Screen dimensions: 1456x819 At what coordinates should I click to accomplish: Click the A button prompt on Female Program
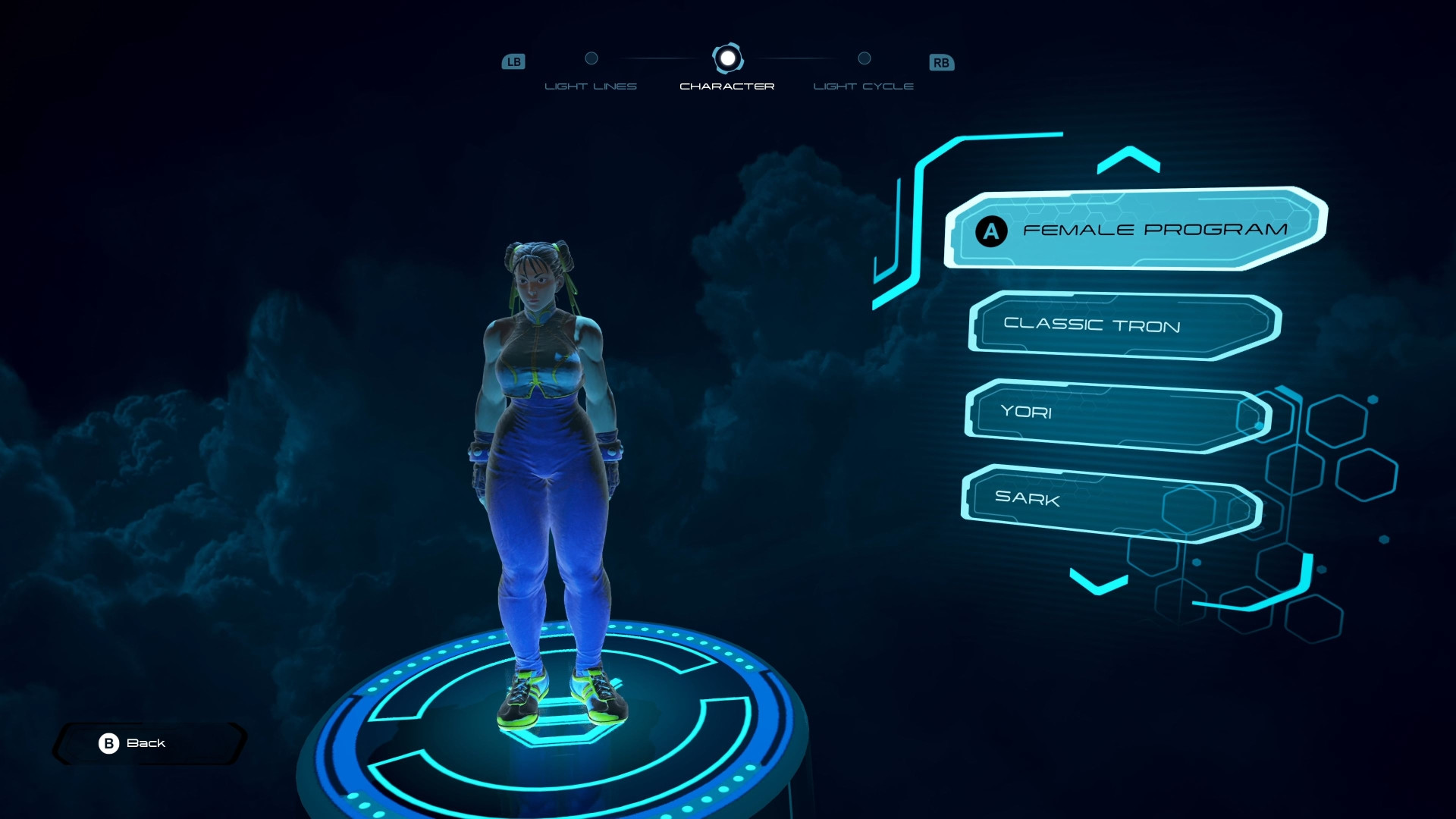click(990, 232)
